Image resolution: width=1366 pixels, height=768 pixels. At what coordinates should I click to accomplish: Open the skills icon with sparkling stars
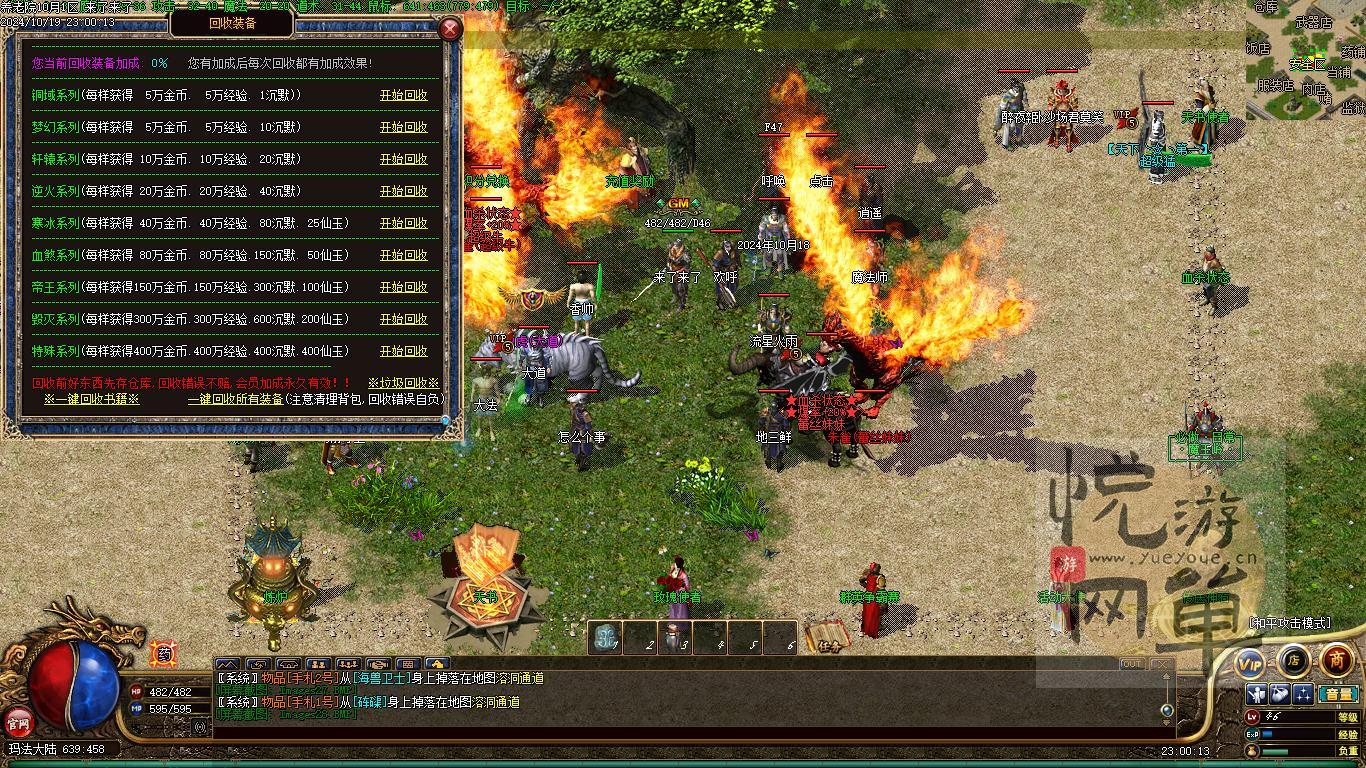1303,694
